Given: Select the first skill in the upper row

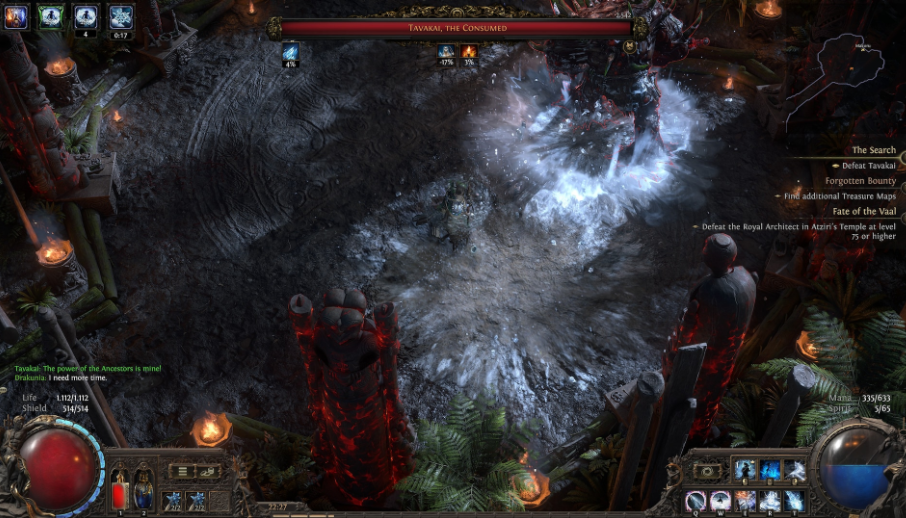Looking at the screenshot, I should point(745,470).
